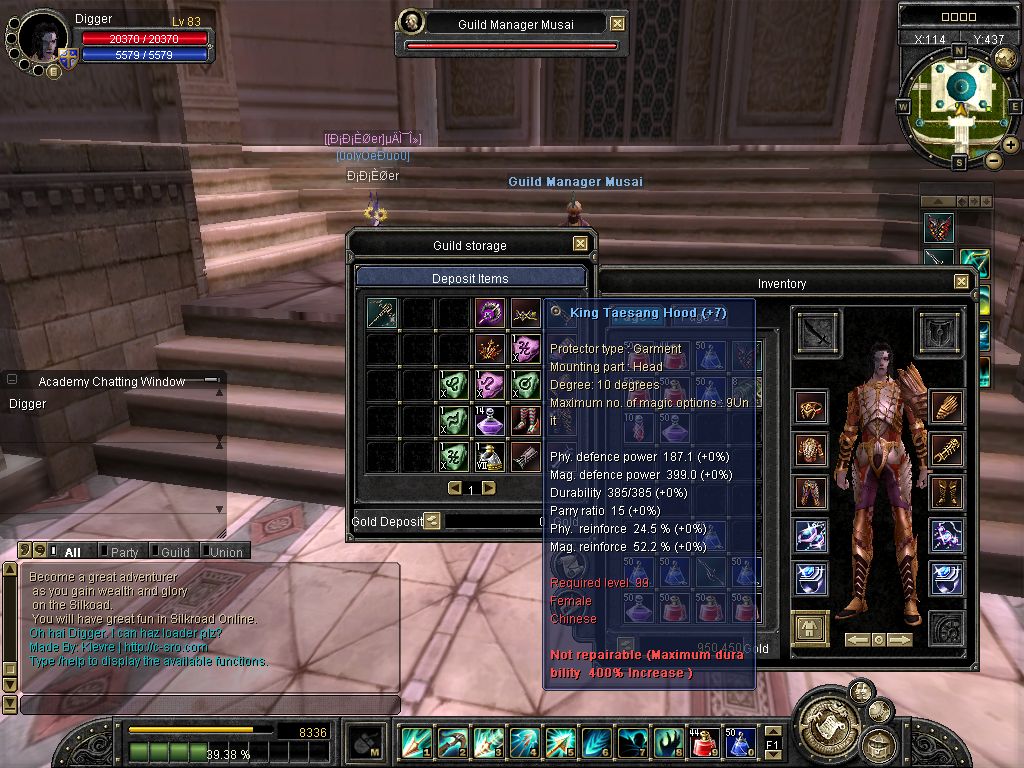
Task: Use the red health potion in hotbar
Action: 703,743
